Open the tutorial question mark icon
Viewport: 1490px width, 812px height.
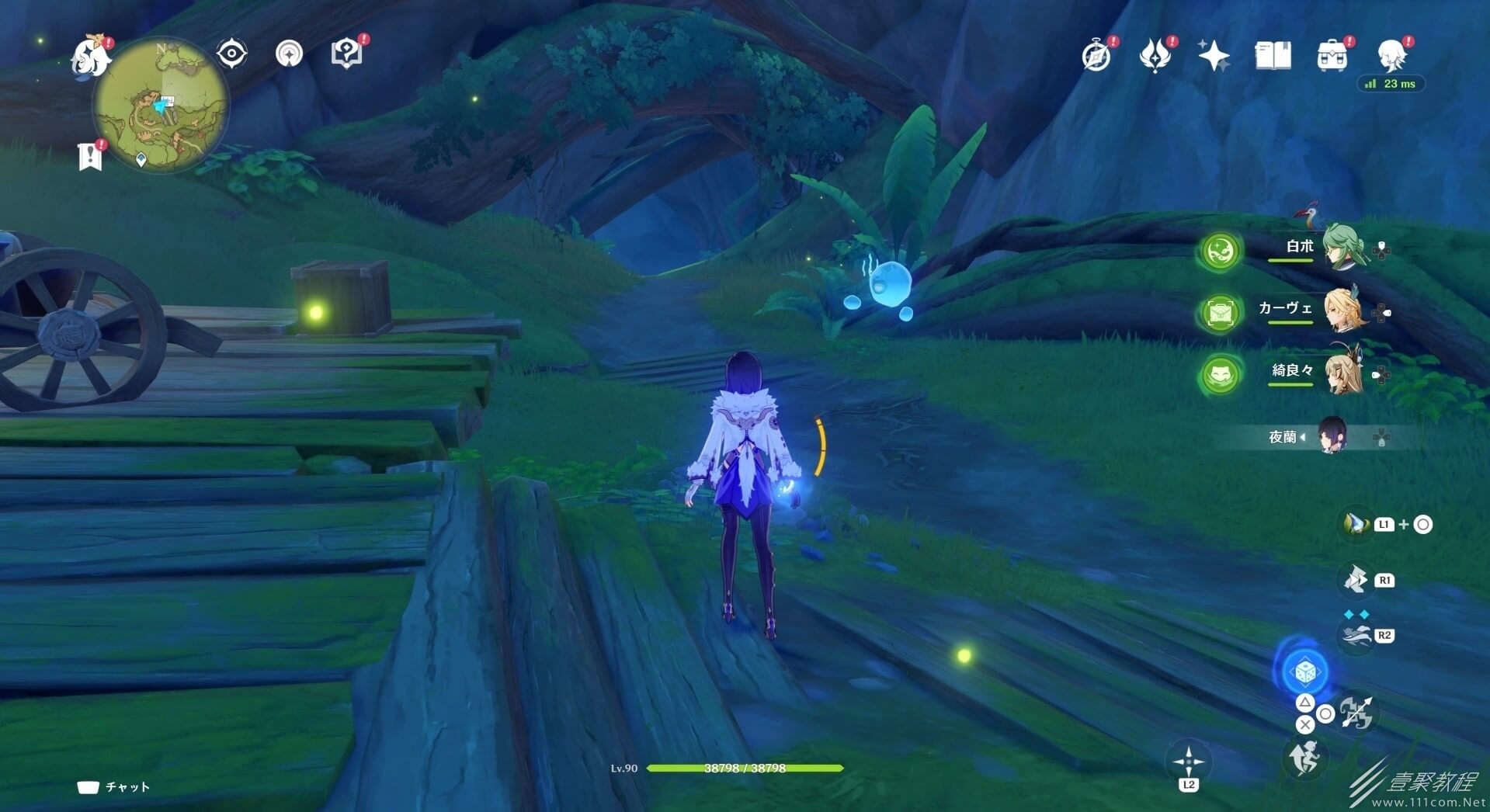[346, 54]
